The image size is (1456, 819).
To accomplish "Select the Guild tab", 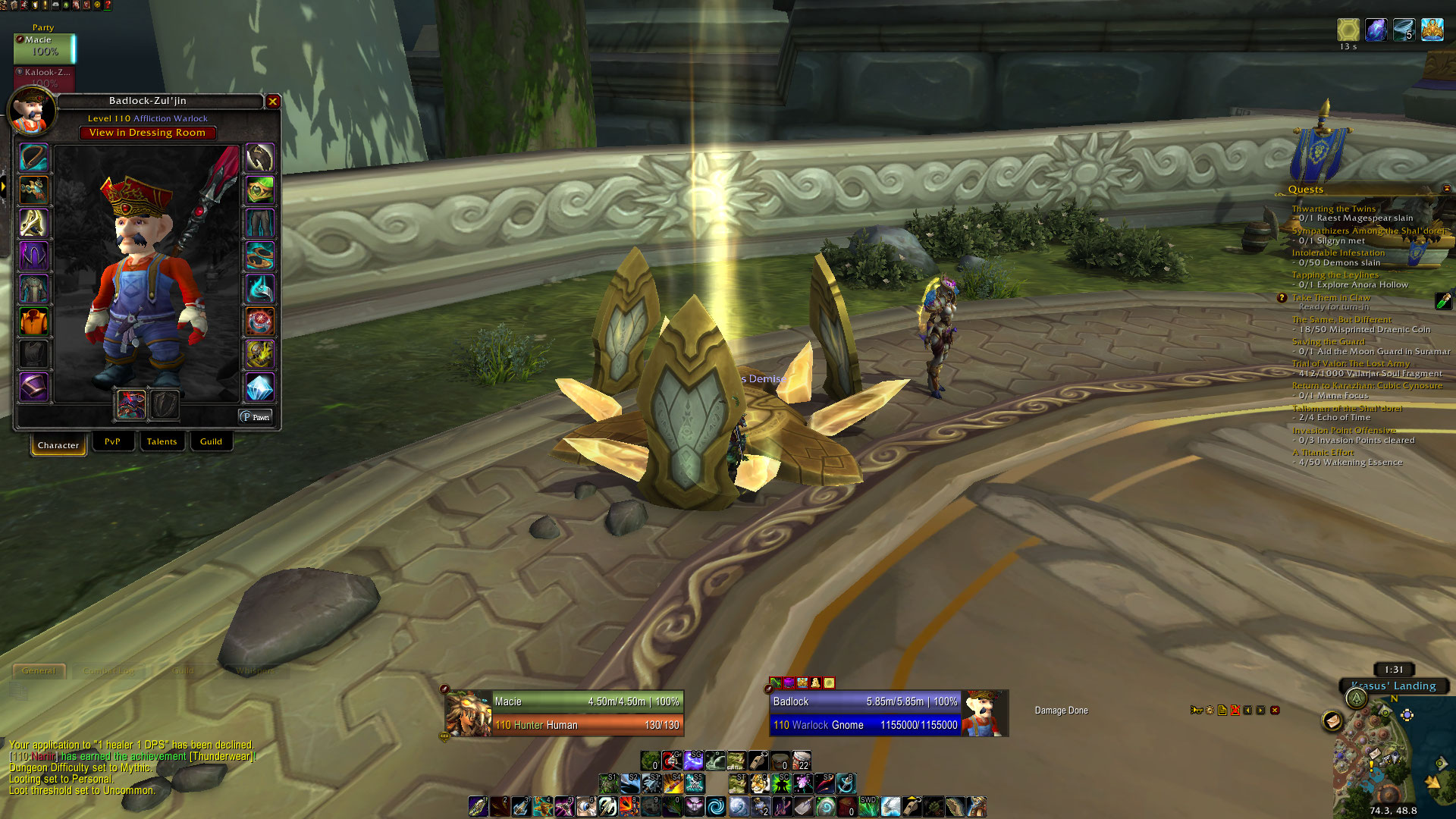I will (211, 441).
